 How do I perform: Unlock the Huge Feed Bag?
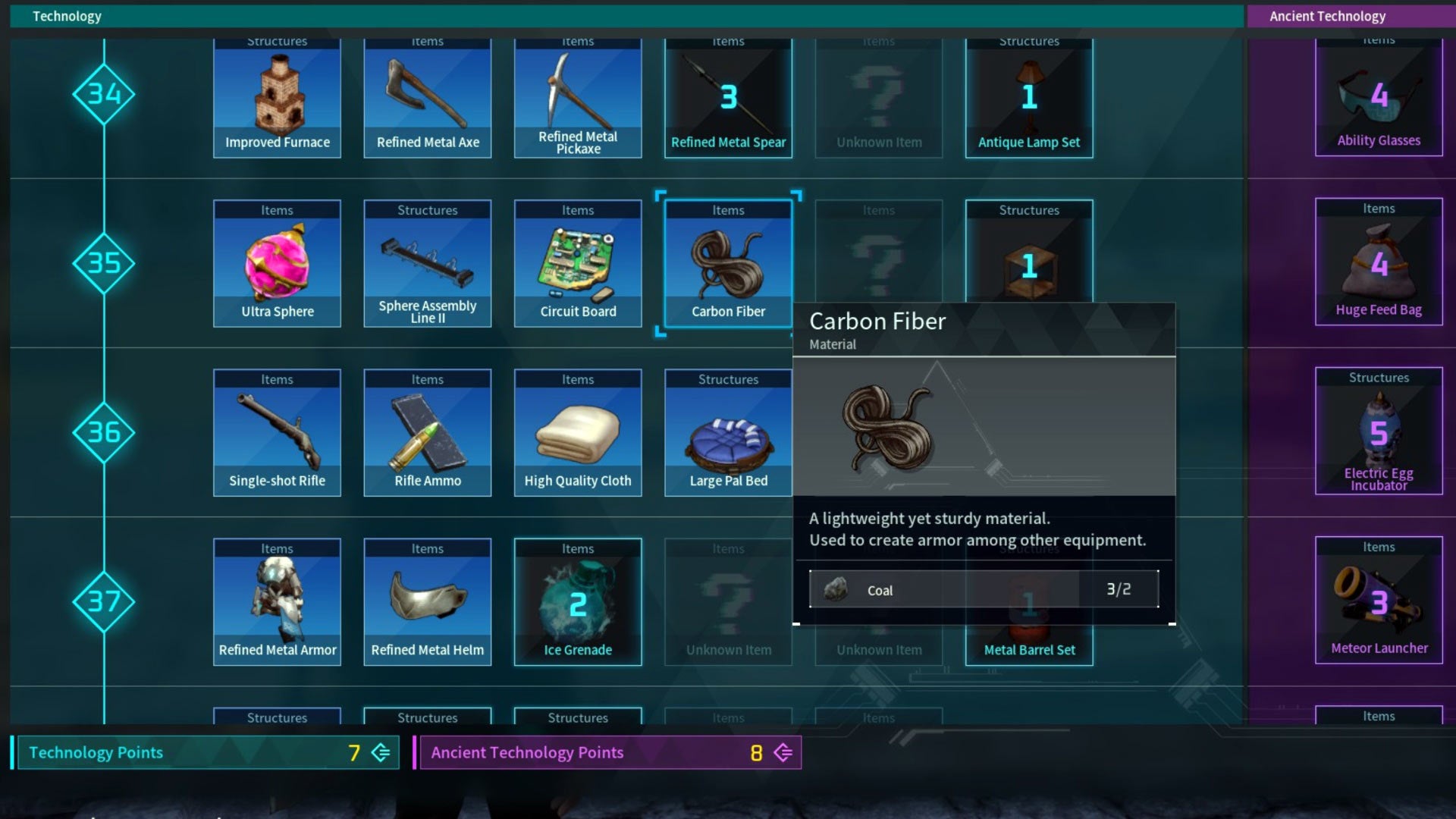(x=1379, y=262)
